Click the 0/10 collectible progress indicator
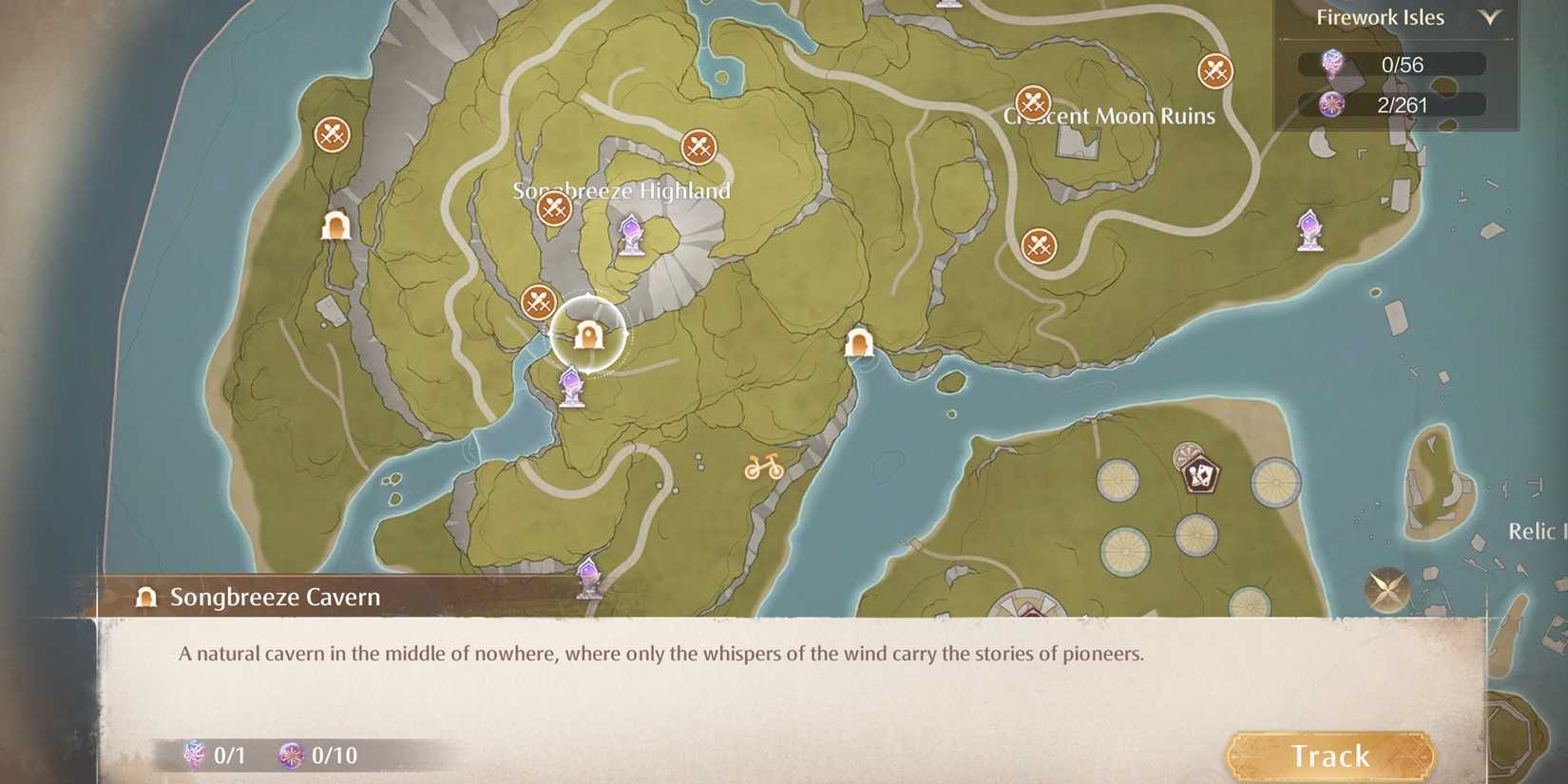The height and width of the screenshot is (784, 1568). [x=316, y=755]
